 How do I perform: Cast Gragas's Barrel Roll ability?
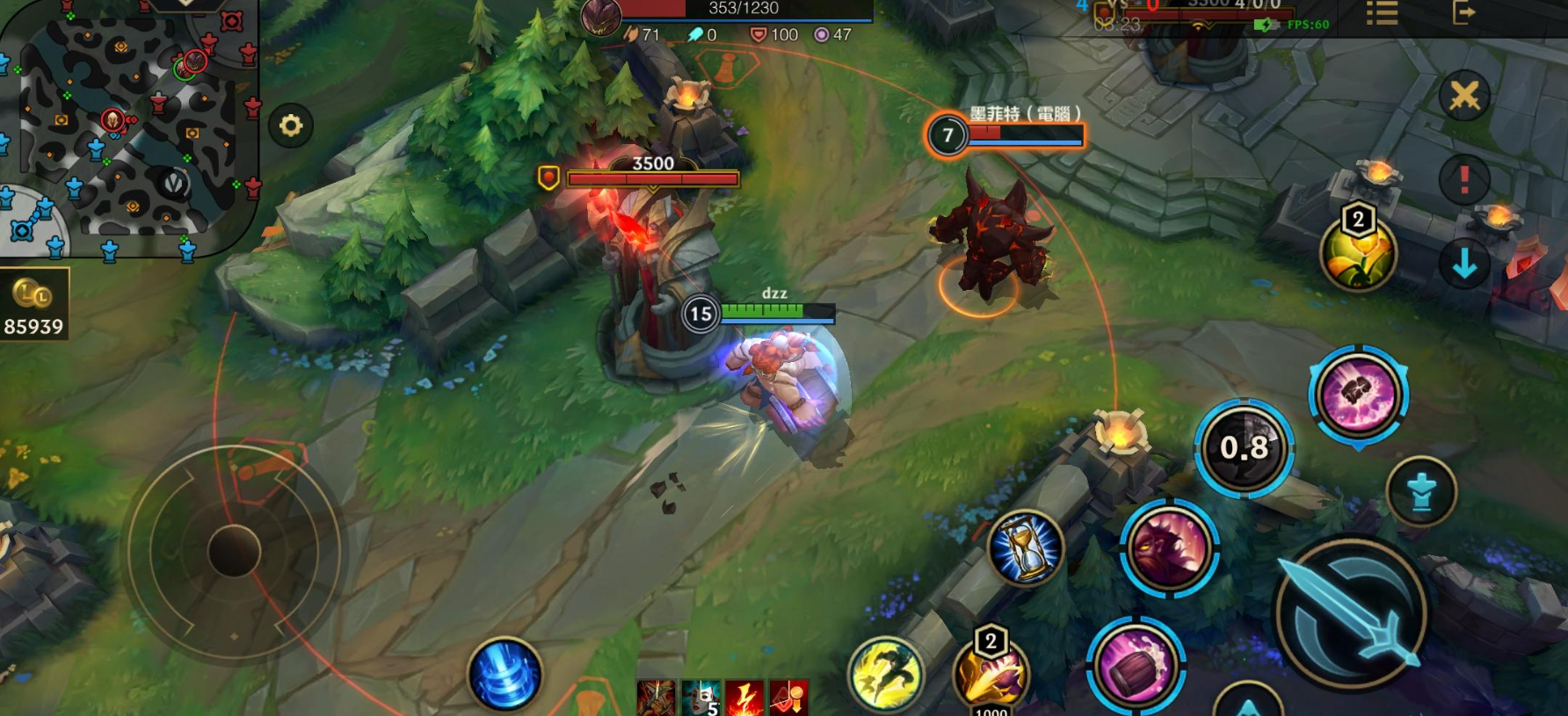1136,667
